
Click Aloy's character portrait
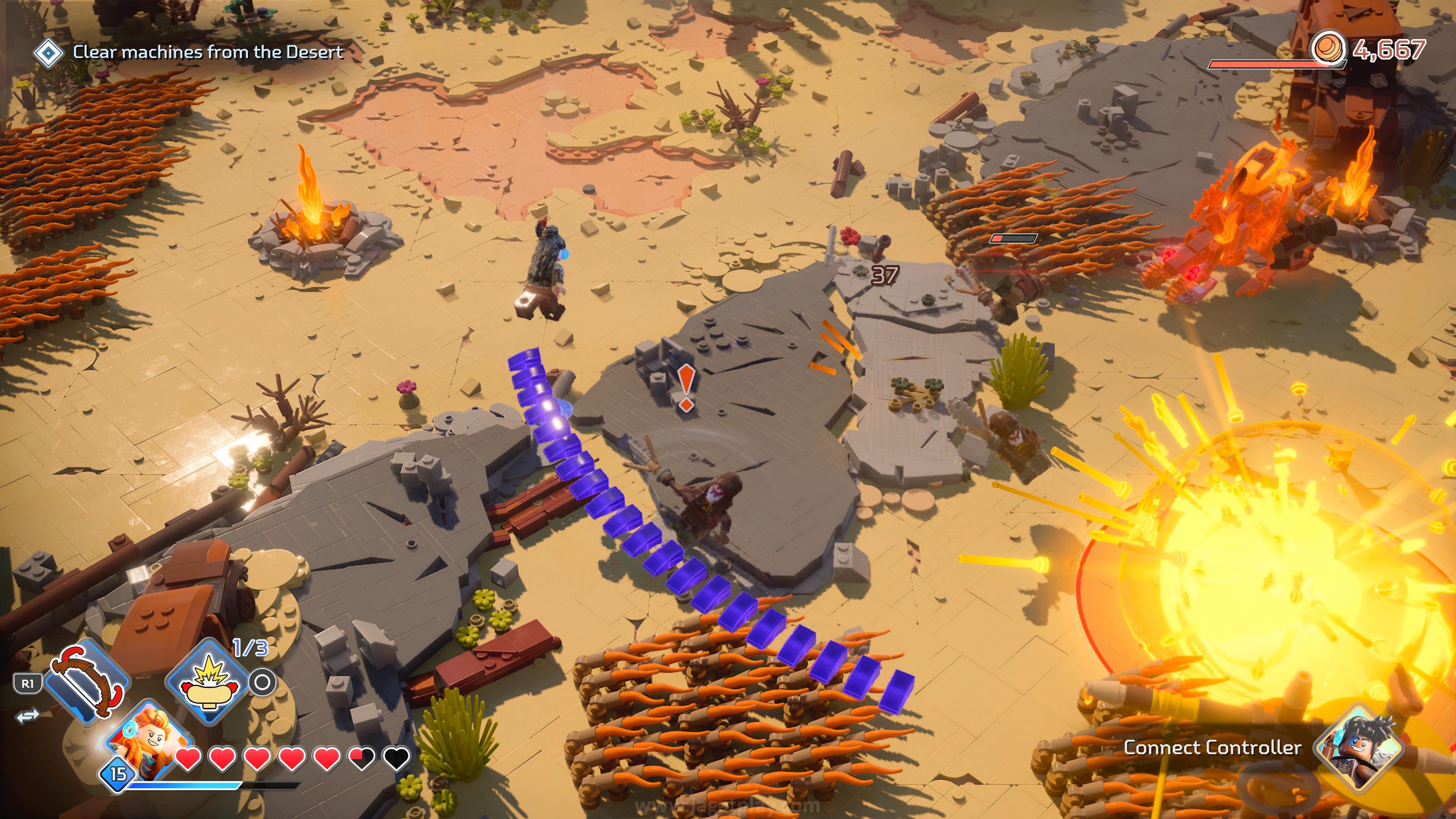click(148, 737)
